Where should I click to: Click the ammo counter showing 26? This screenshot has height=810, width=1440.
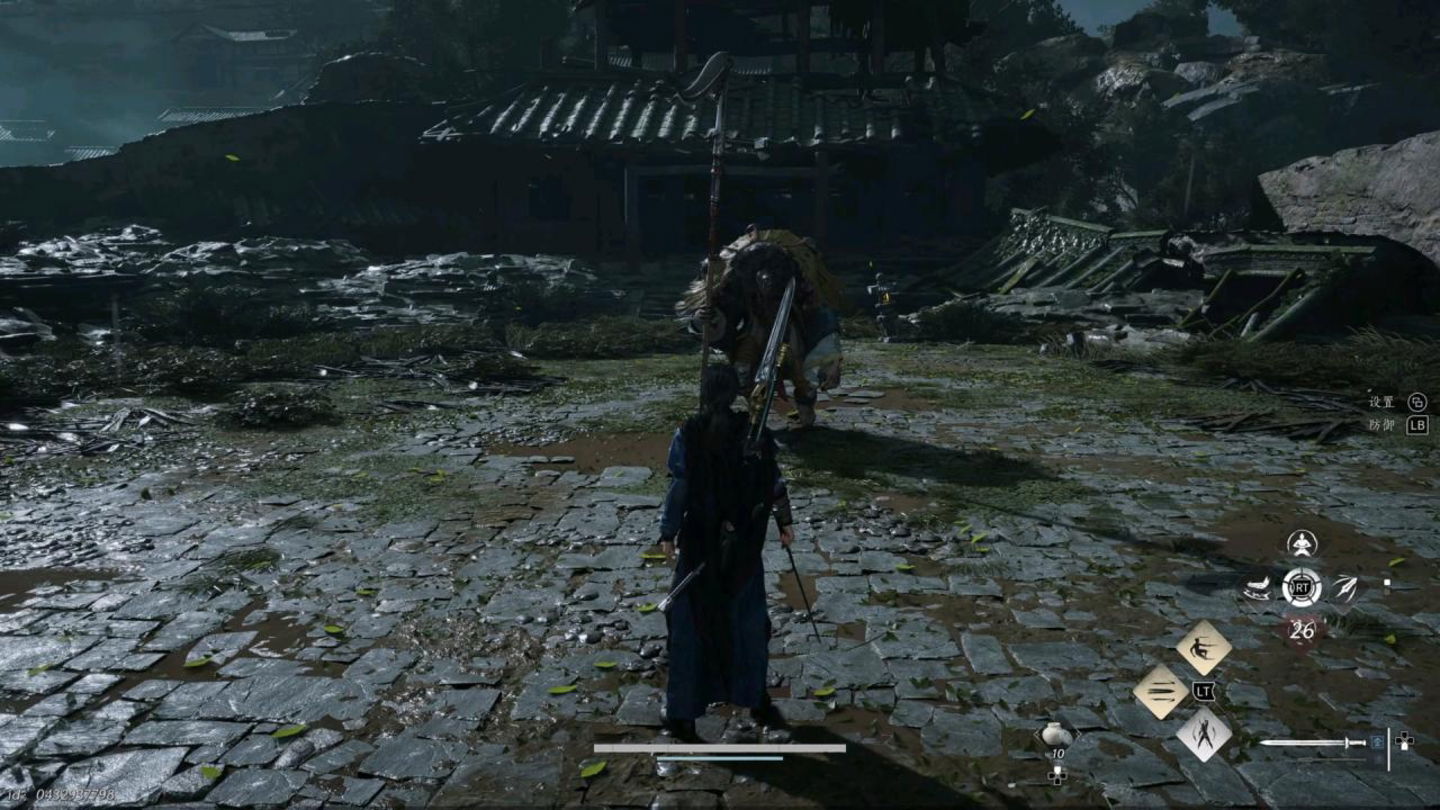pos(1304,628)
